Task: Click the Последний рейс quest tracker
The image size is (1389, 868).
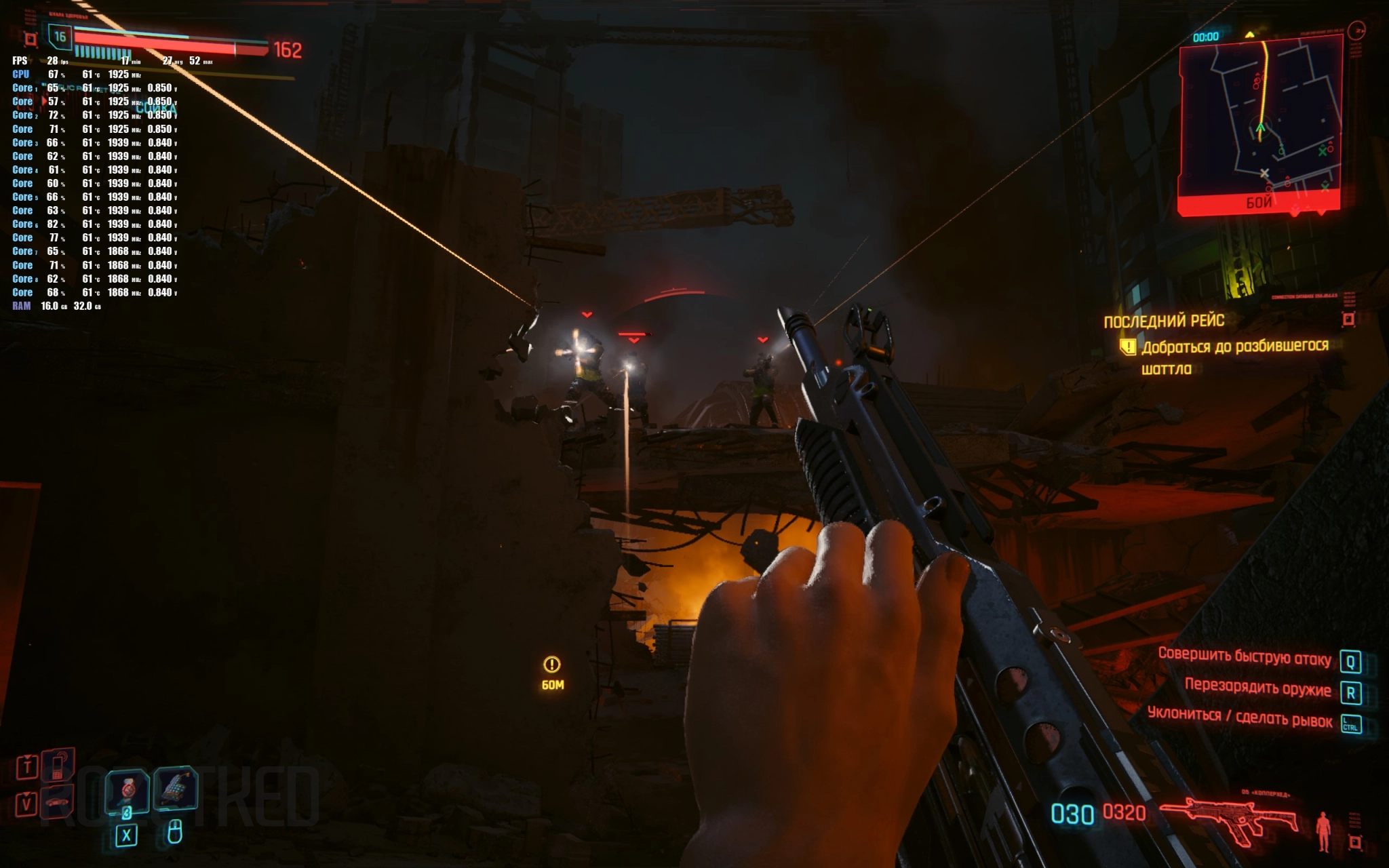Action: tap(1163, 321)
